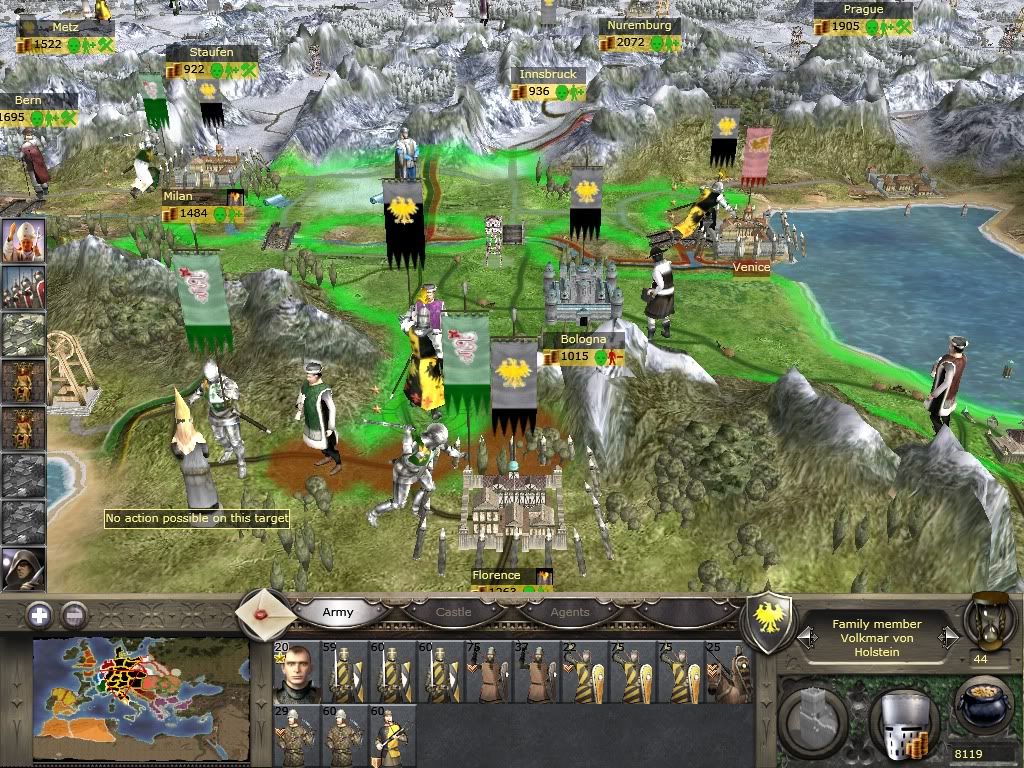Open the Pope event notification
This screenshot has height=768, width=1024.
23,242
